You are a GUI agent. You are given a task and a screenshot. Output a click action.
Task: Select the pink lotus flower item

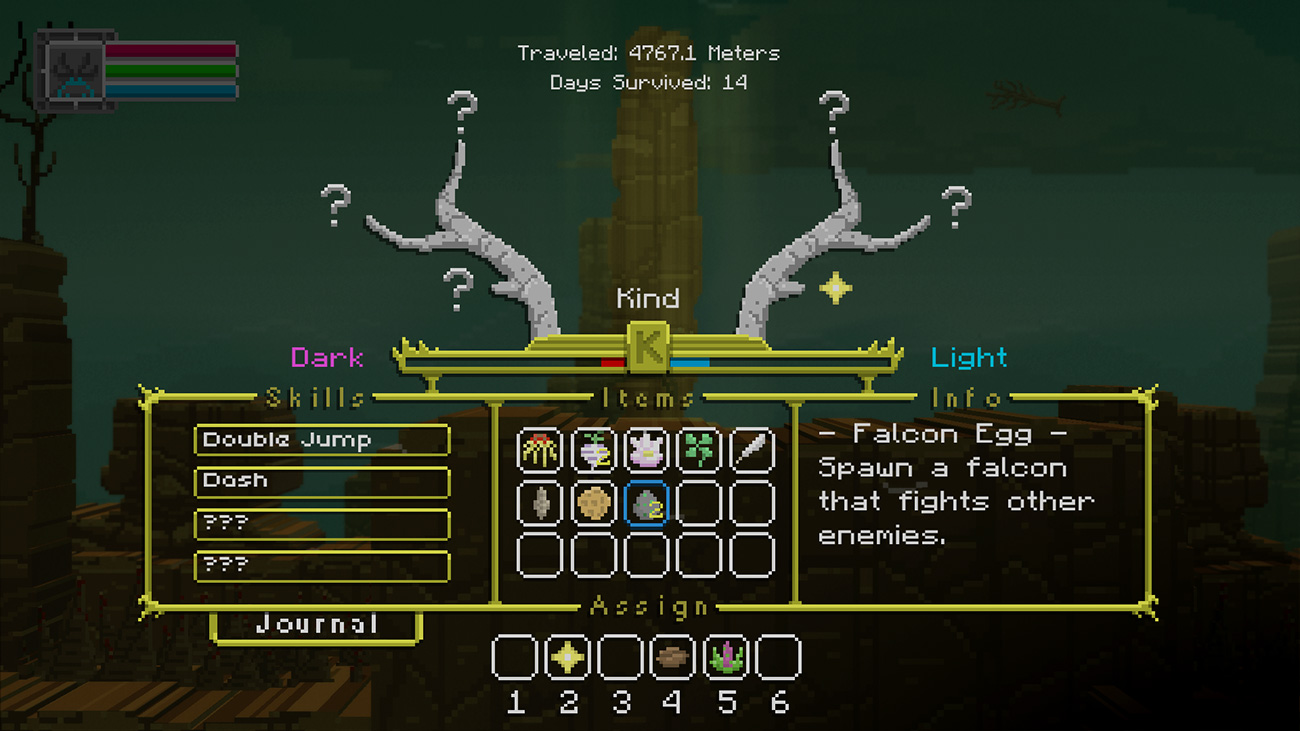point(646,451)
